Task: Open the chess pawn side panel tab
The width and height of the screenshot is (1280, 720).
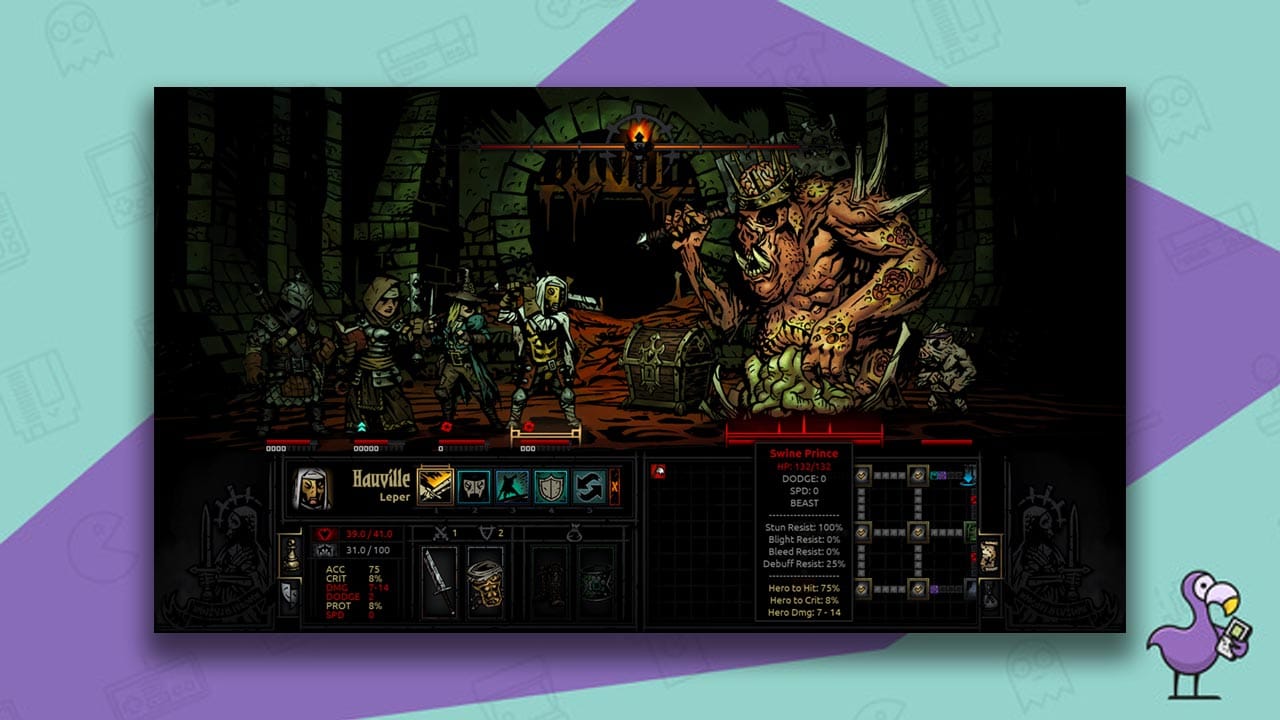Action: coord(291,555)
